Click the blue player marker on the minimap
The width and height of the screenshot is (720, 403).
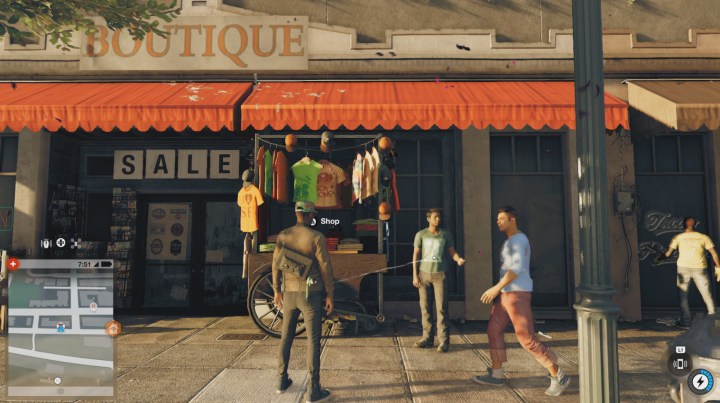[x=61, y=327]
